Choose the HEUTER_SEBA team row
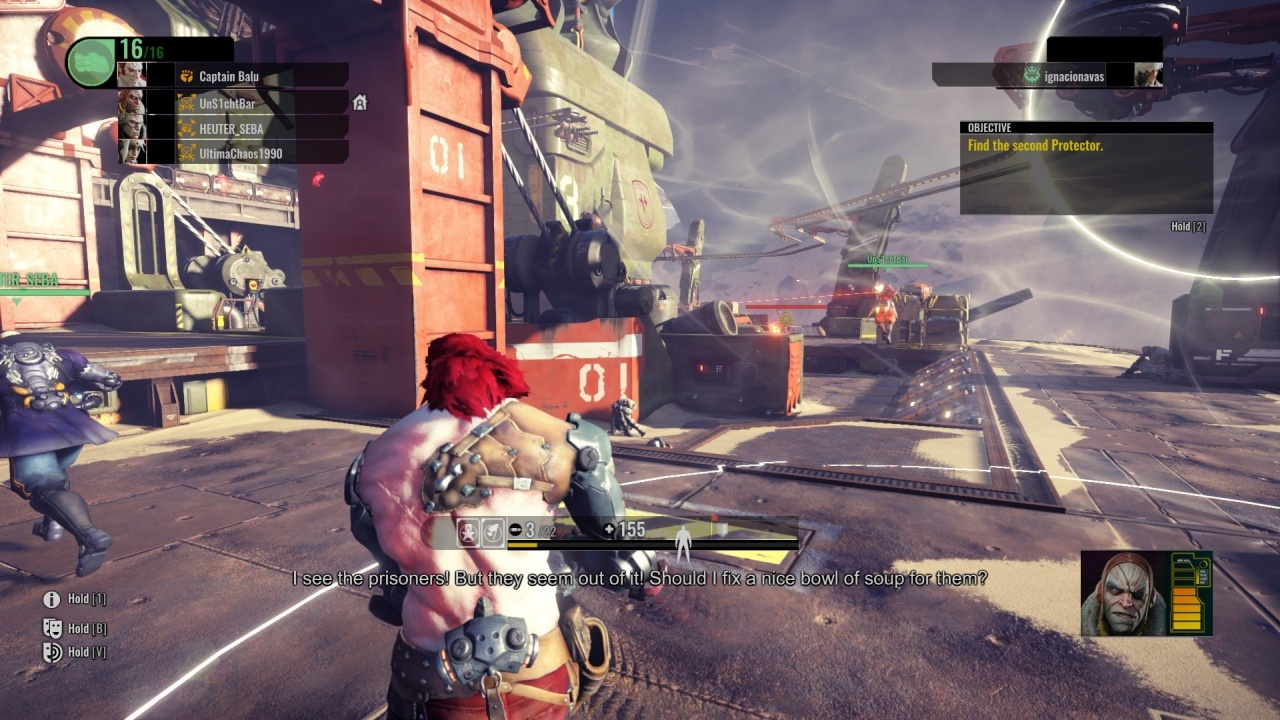Viewport: 1280px width, 720px height. [233, 128]
